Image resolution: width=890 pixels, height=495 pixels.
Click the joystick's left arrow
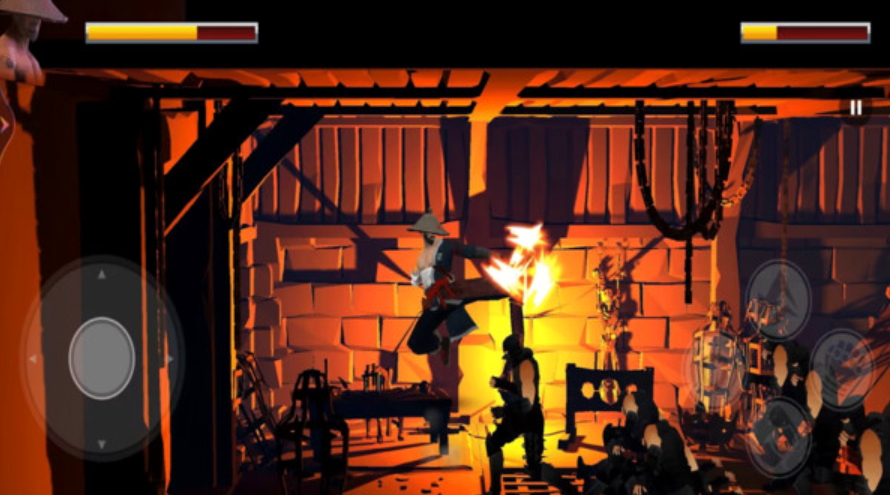click(x=33, y=358)
